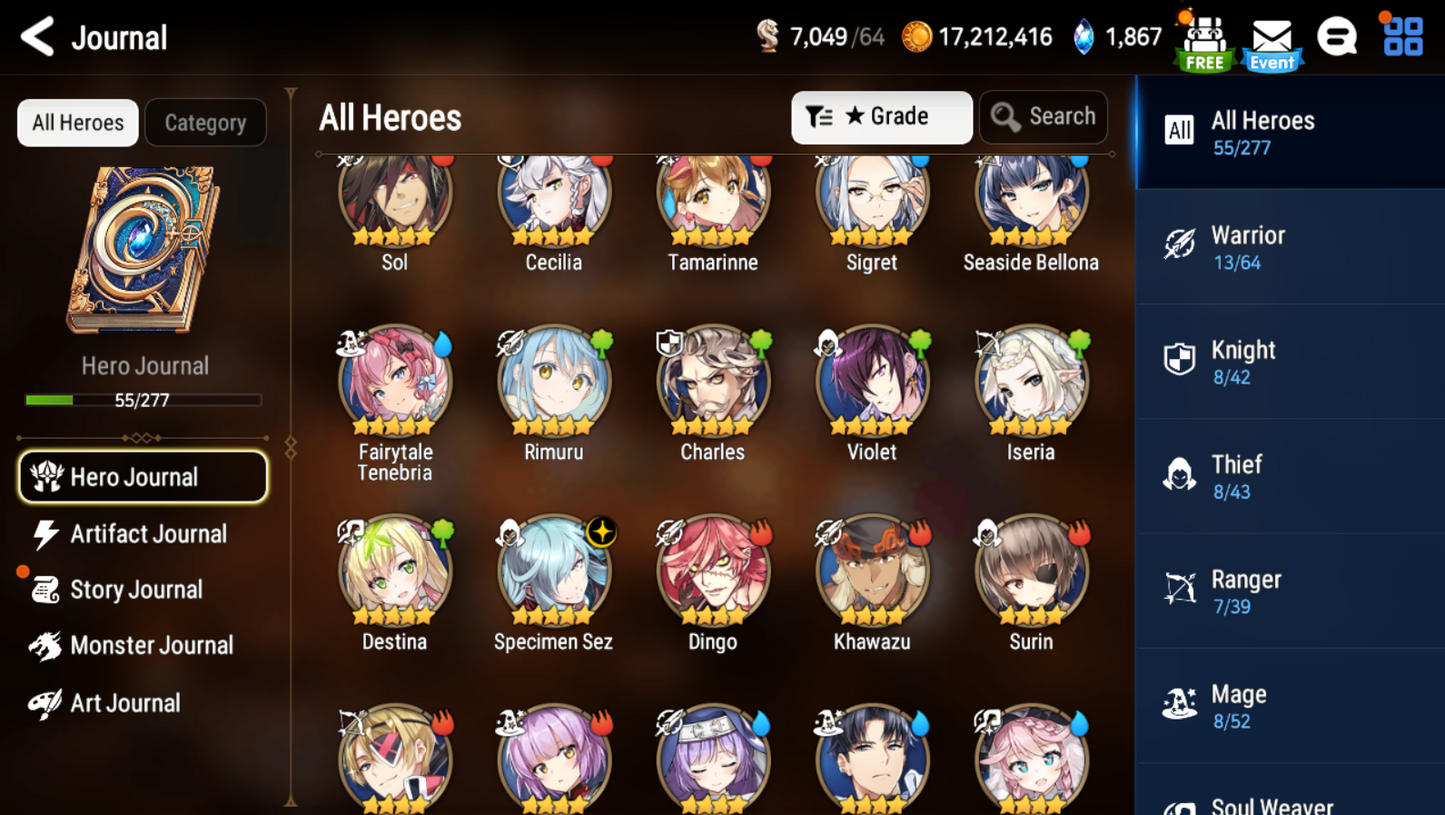The height and width of the screenshot is (815, 1445).
Task: Open the Grade filter dropdown
Action: click(881, 117)
